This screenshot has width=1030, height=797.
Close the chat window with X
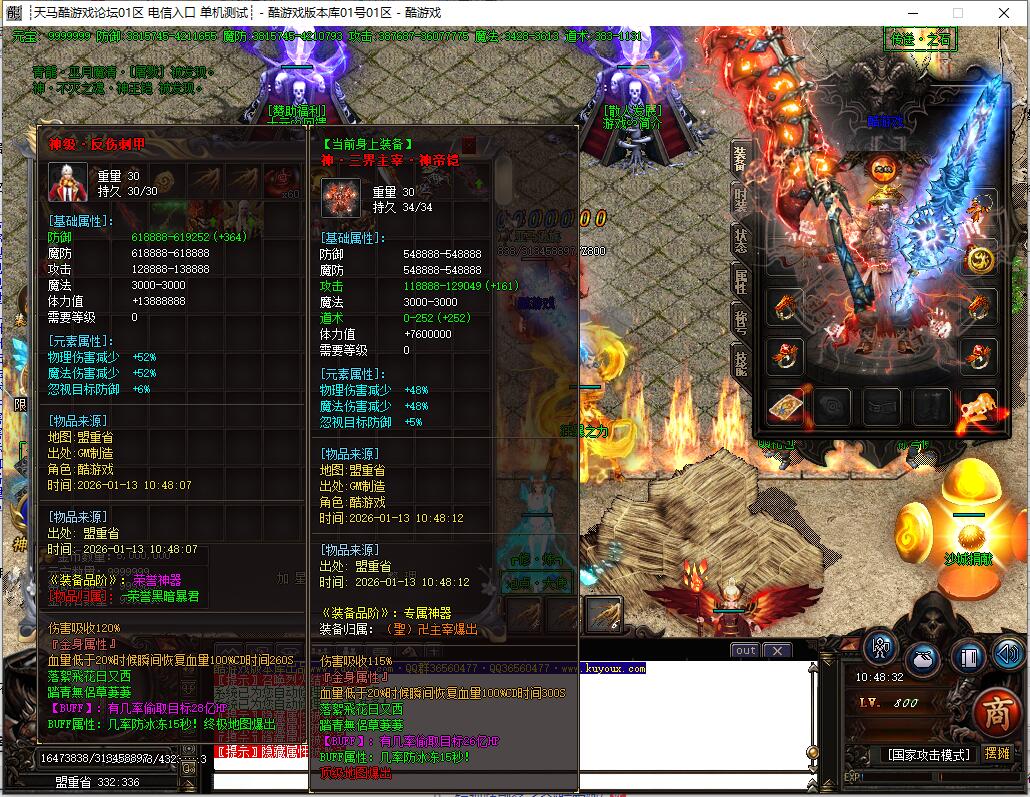coord(777,651)
